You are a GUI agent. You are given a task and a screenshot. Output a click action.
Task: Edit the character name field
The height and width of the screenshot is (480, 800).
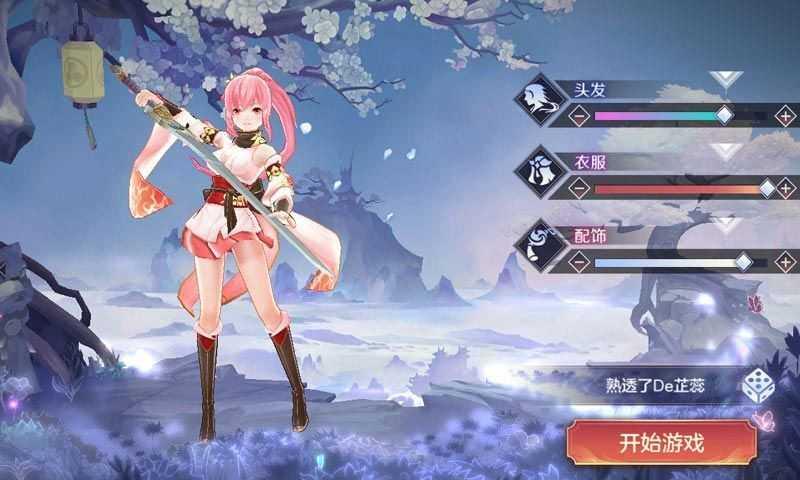(x=655, y=385)
